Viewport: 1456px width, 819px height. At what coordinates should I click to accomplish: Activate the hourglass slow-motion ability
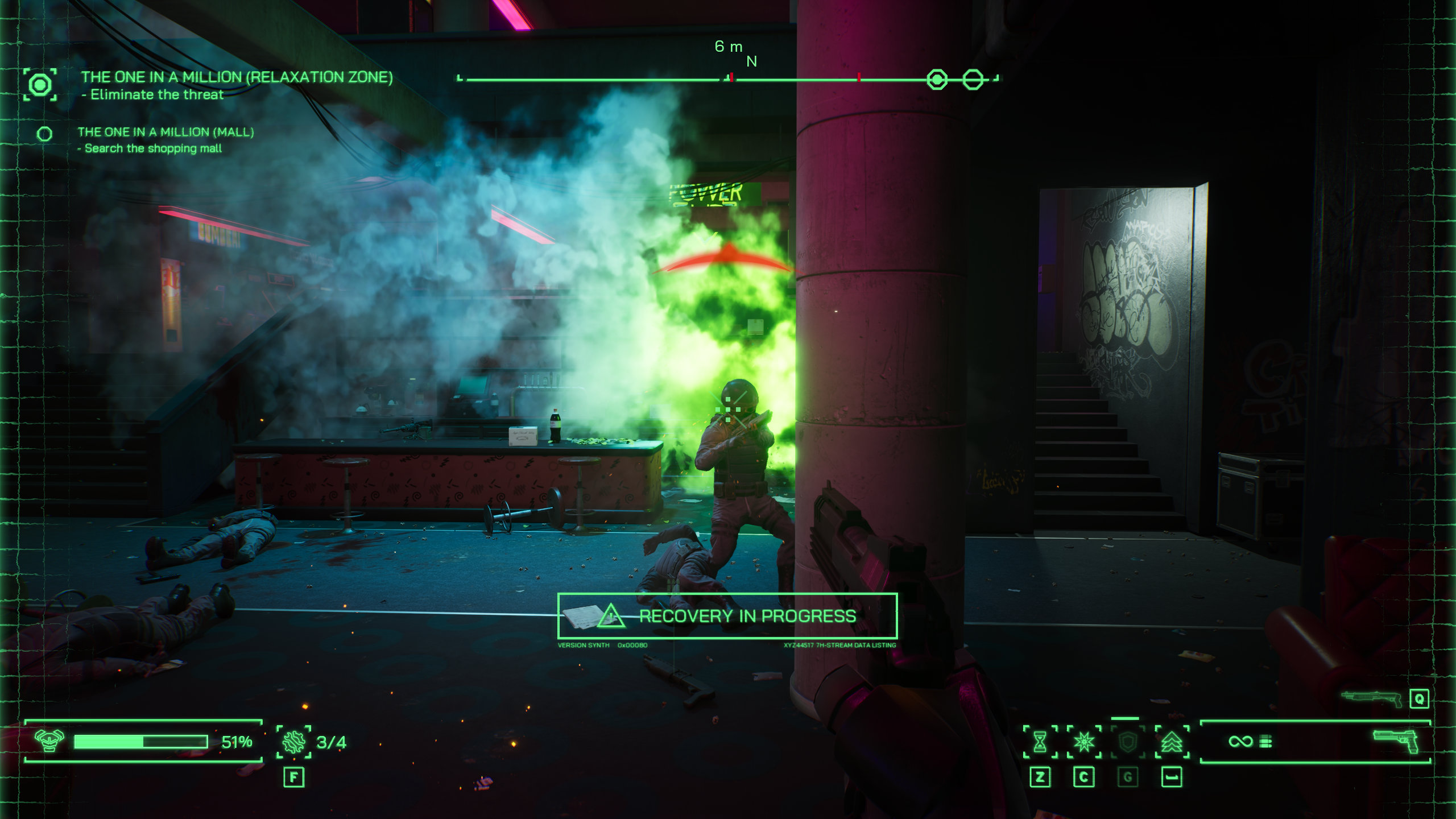pos(1040,742)
